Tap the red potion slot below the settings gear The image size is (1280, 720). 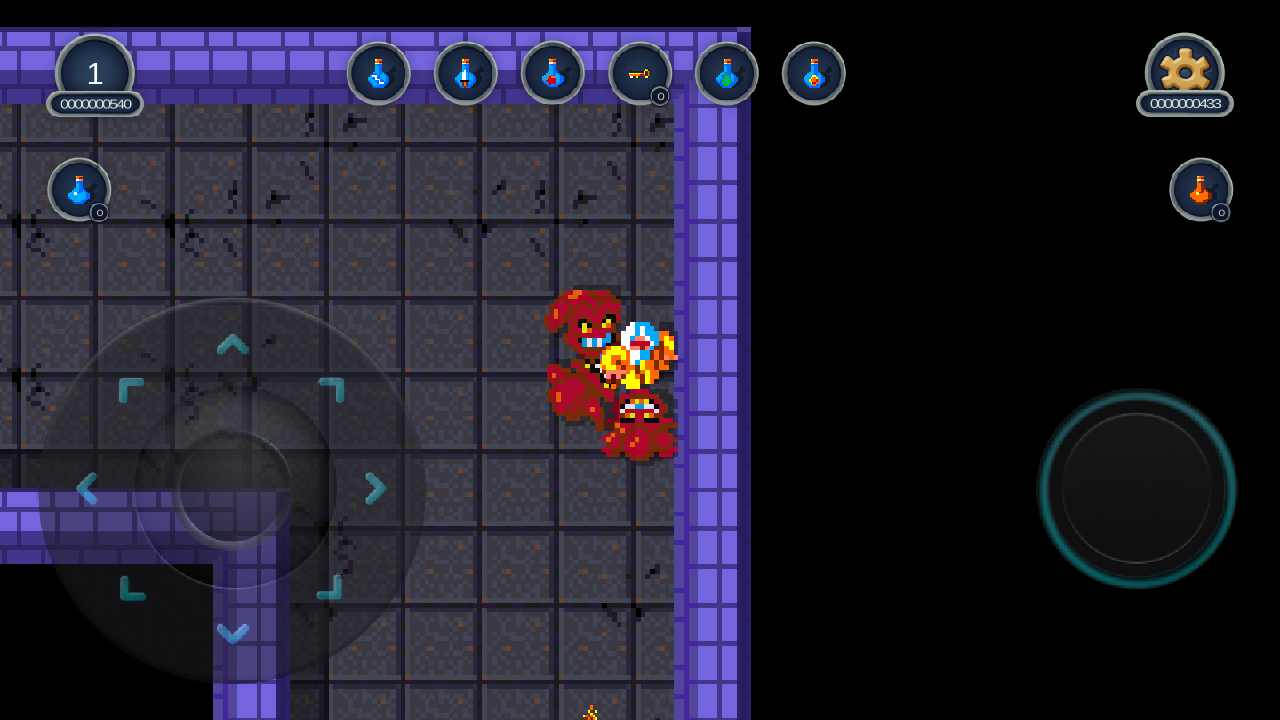1201,191
